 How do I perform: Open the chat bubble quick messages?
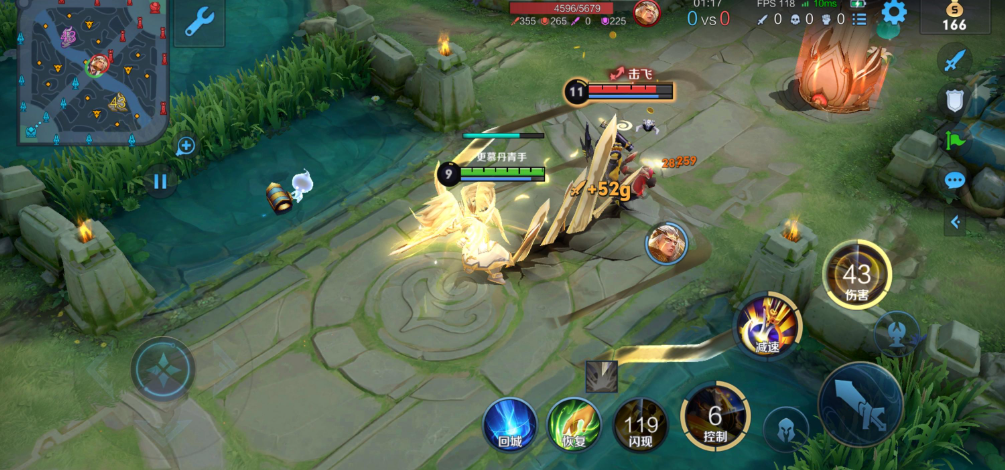point(954,181)
